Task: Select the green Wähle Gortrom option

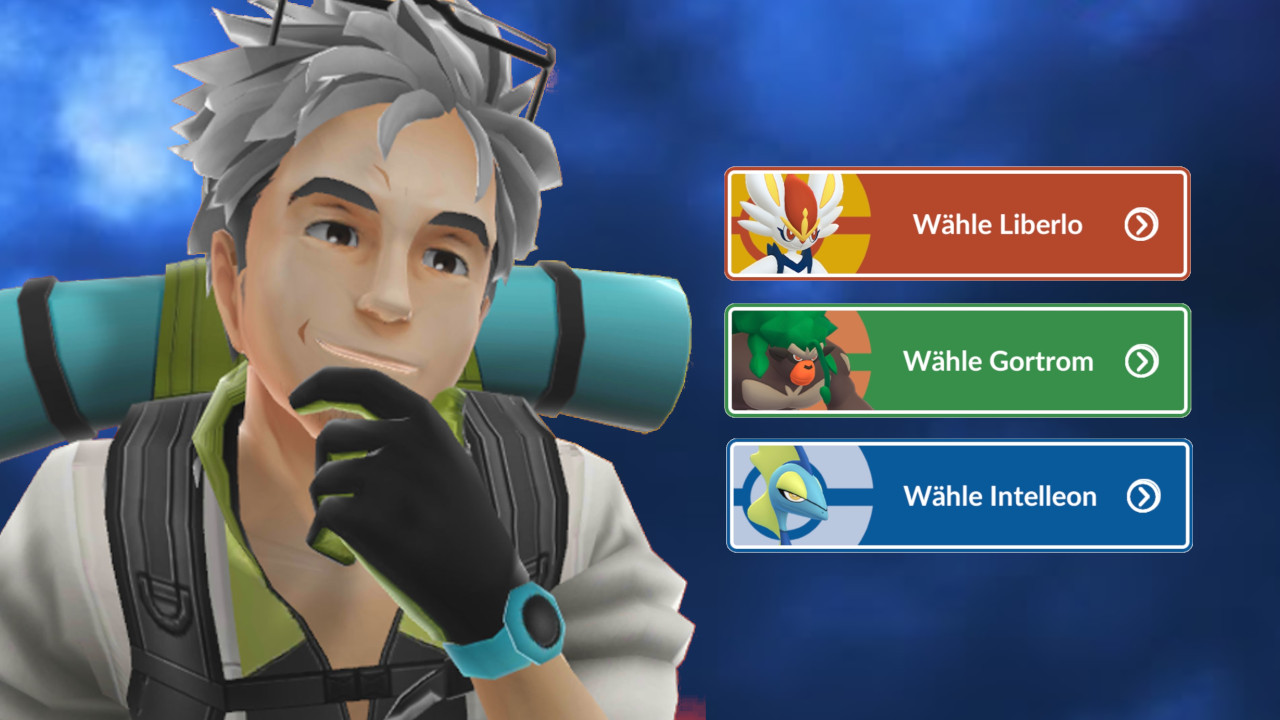Action: coord(957,361)
